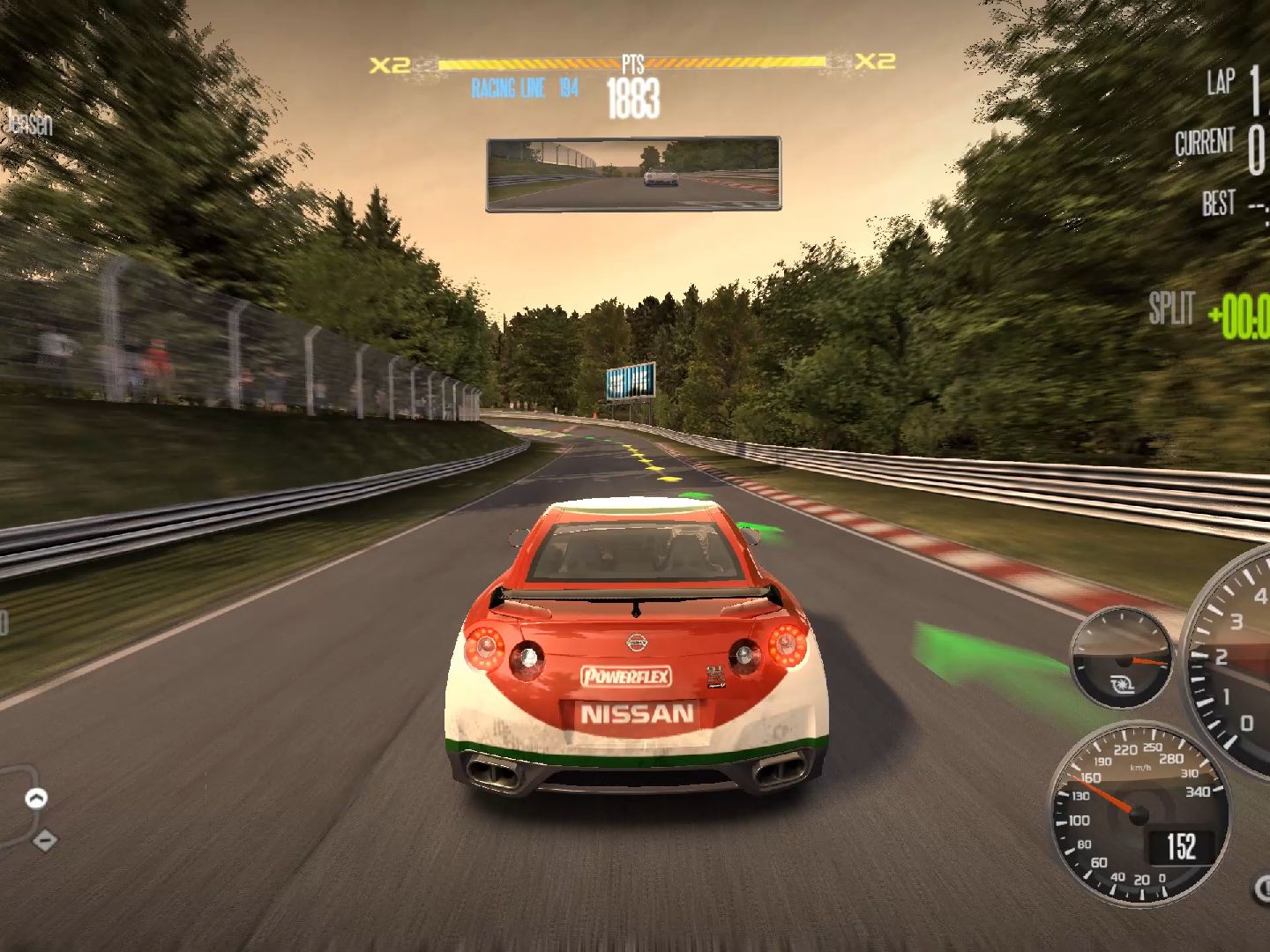Click the rear-view mirror display

(x=633, y=174)
